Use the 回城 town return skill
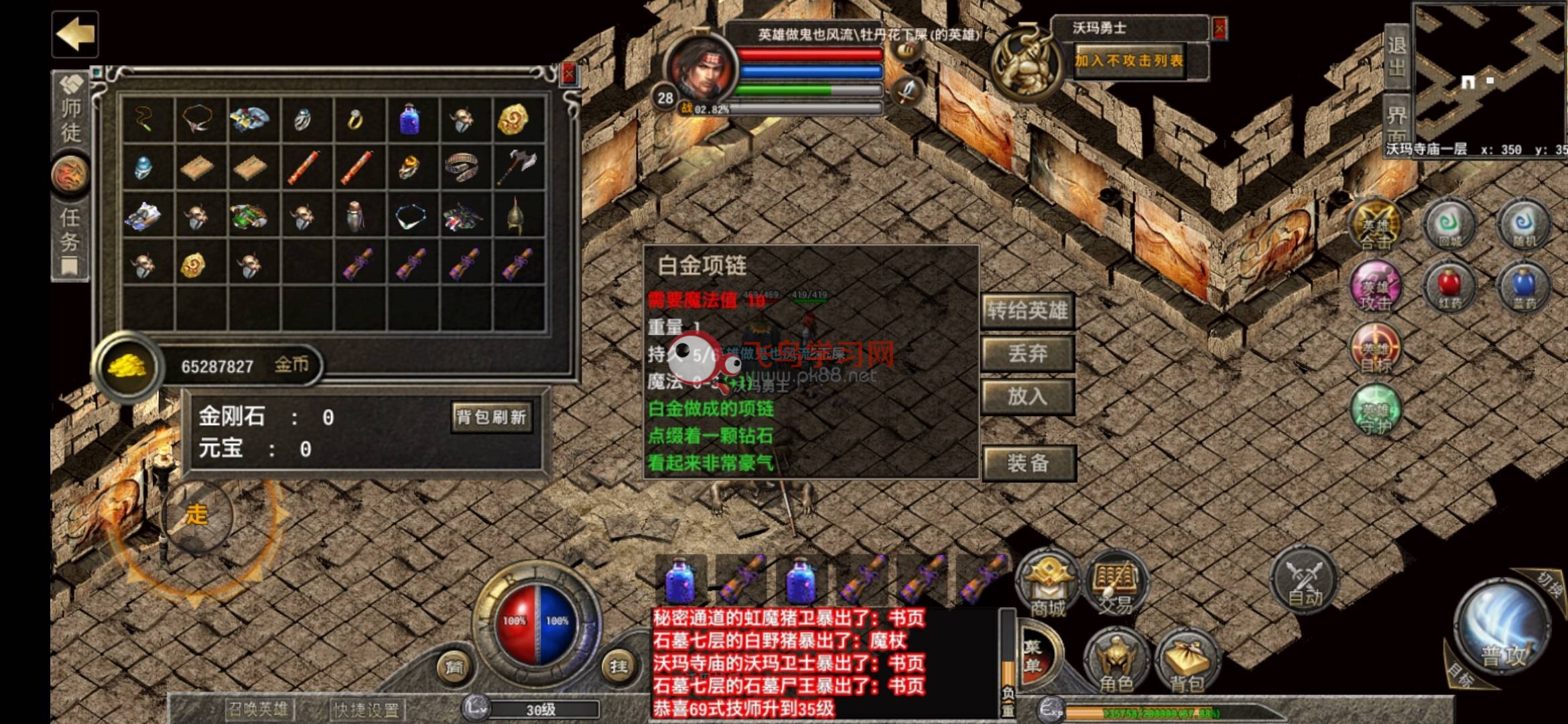The image size is (1568, 724). tap(1449, 226)
